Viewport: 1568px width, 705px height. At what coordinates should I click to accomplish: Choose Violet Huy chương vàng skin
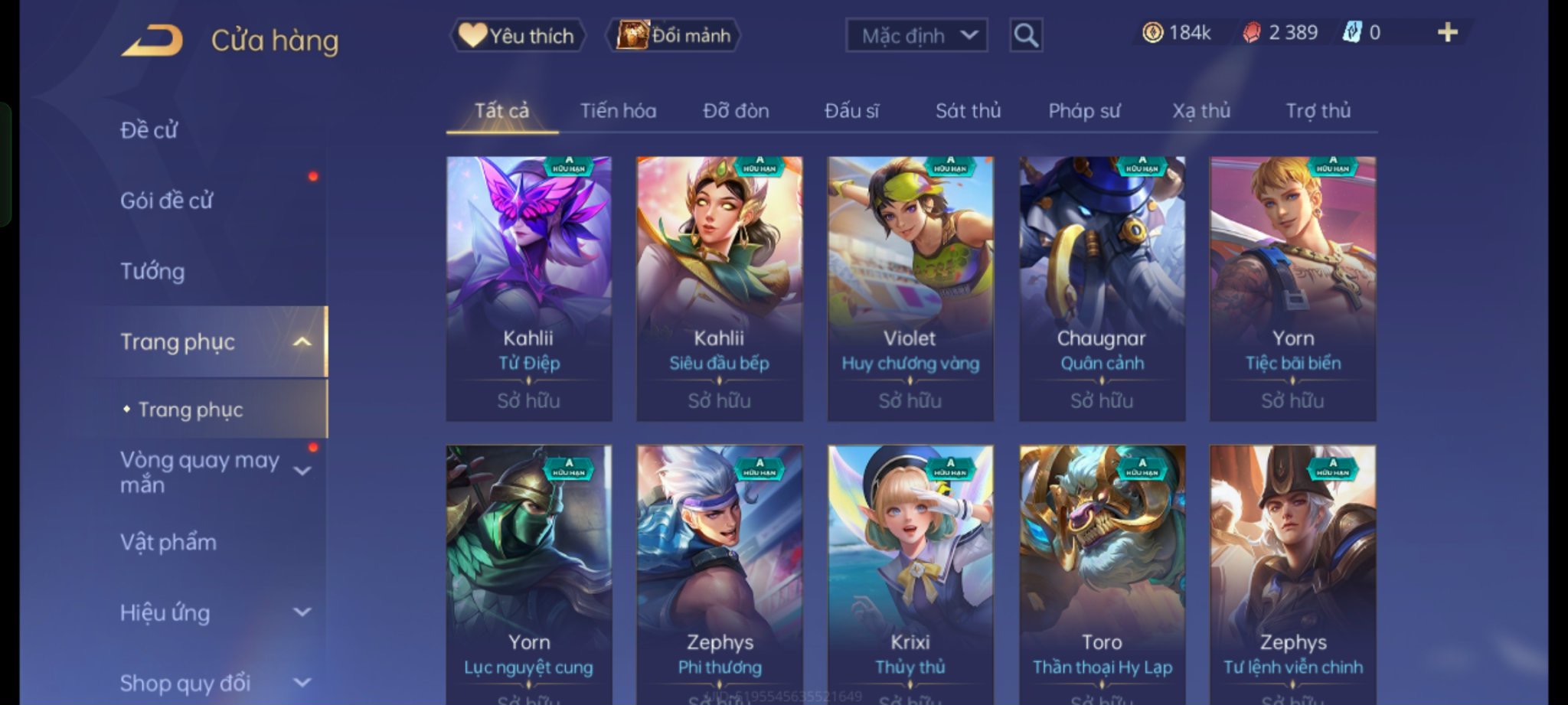(910, 289)
